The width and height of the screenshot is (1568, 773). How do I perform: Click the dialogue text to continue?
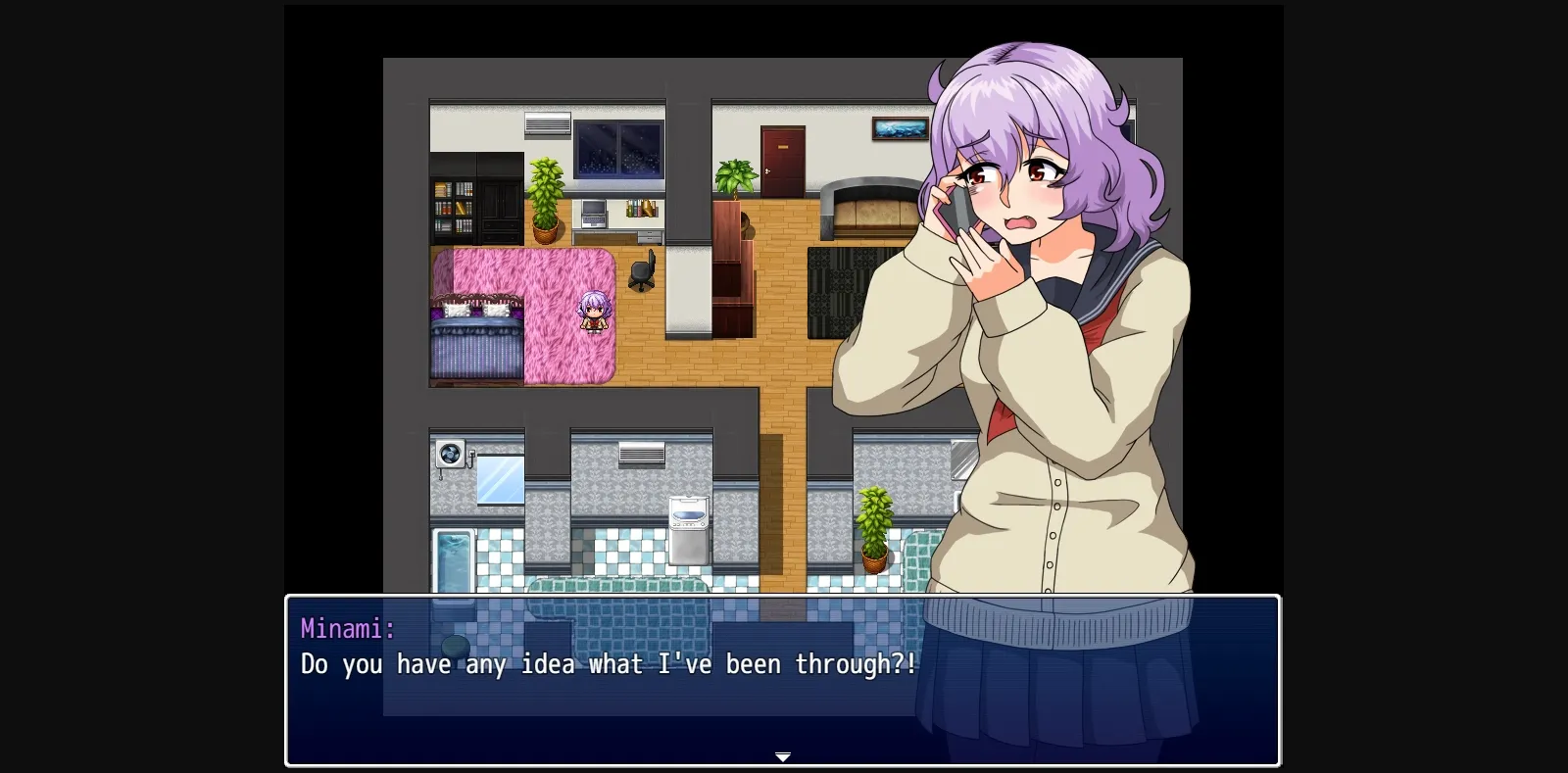click(608, 664)
